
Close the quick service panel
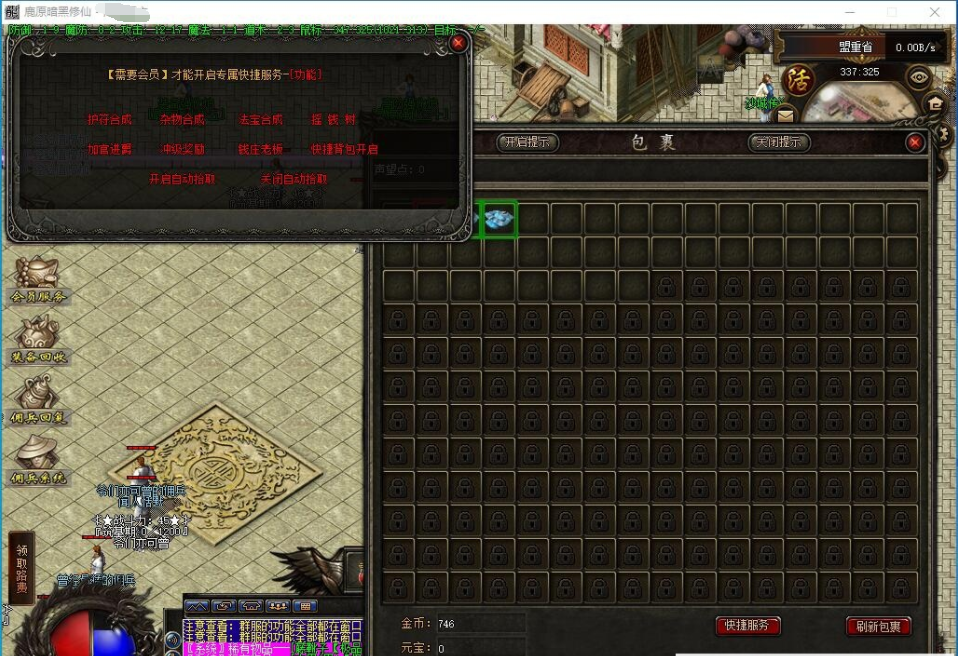pos(458,44)
